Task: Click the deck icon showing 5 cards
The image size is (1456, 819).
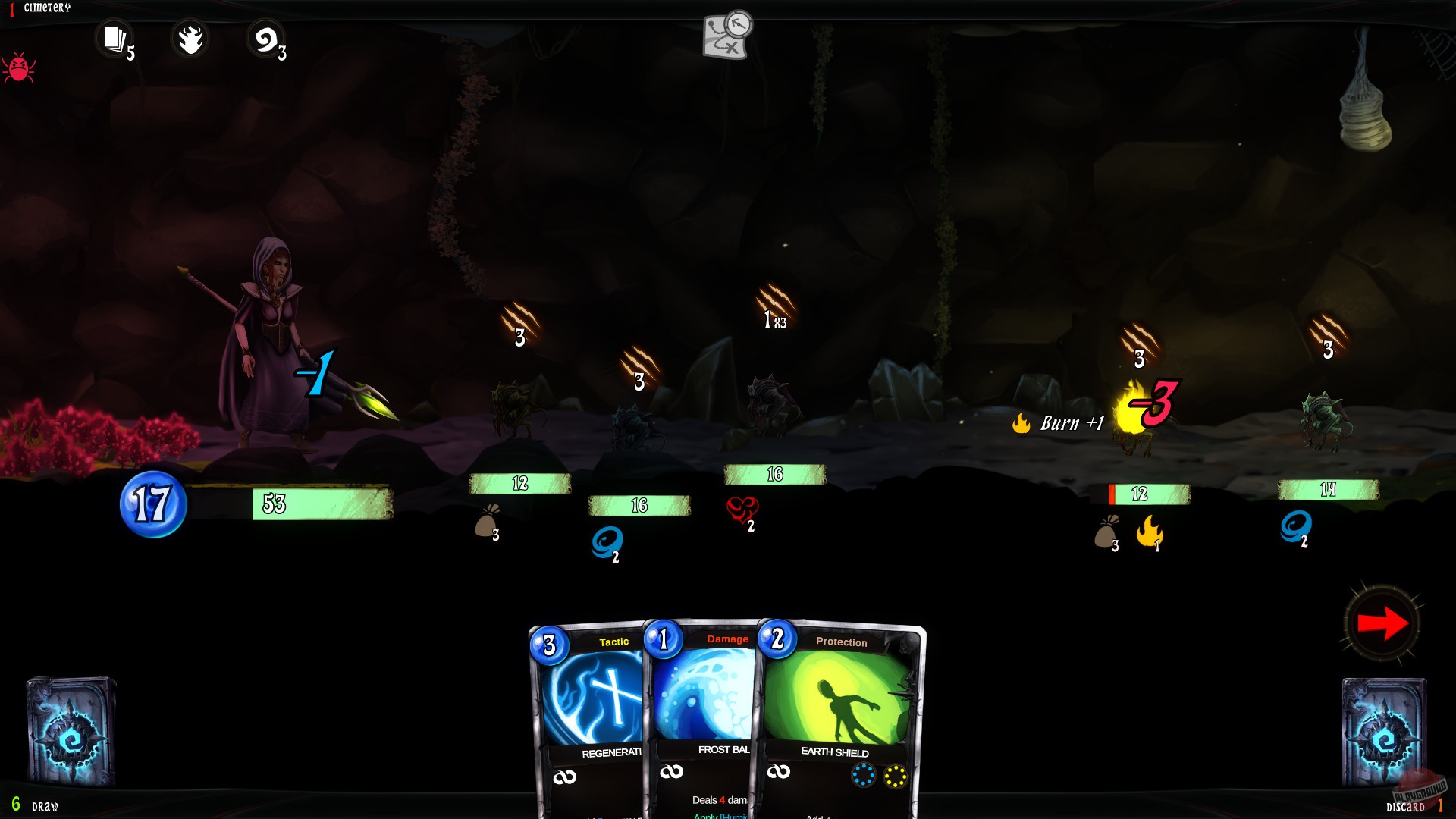Action: click(x=115, y=38)
